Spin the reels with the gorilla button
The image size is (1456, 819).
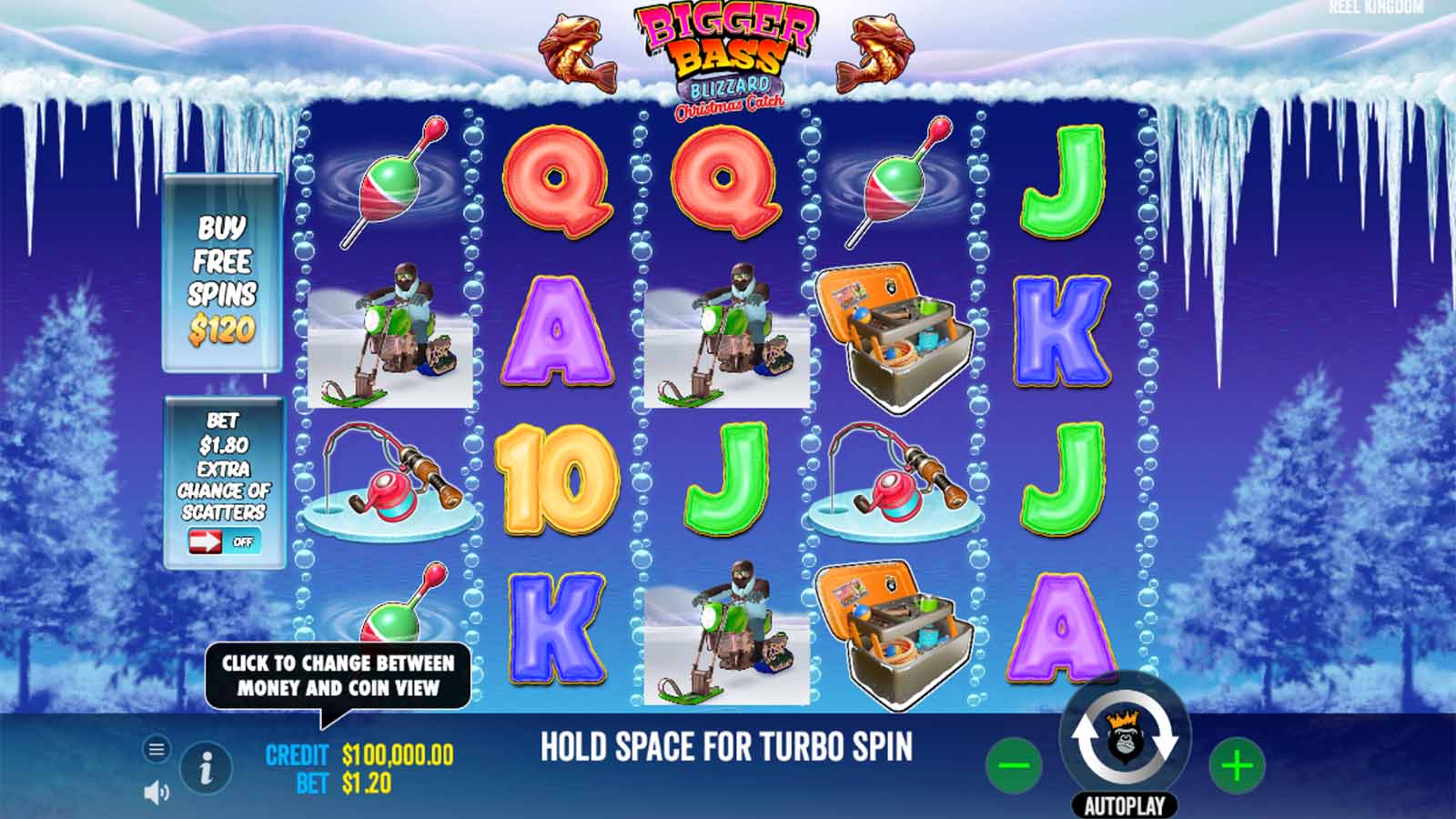coord(1125,738)
